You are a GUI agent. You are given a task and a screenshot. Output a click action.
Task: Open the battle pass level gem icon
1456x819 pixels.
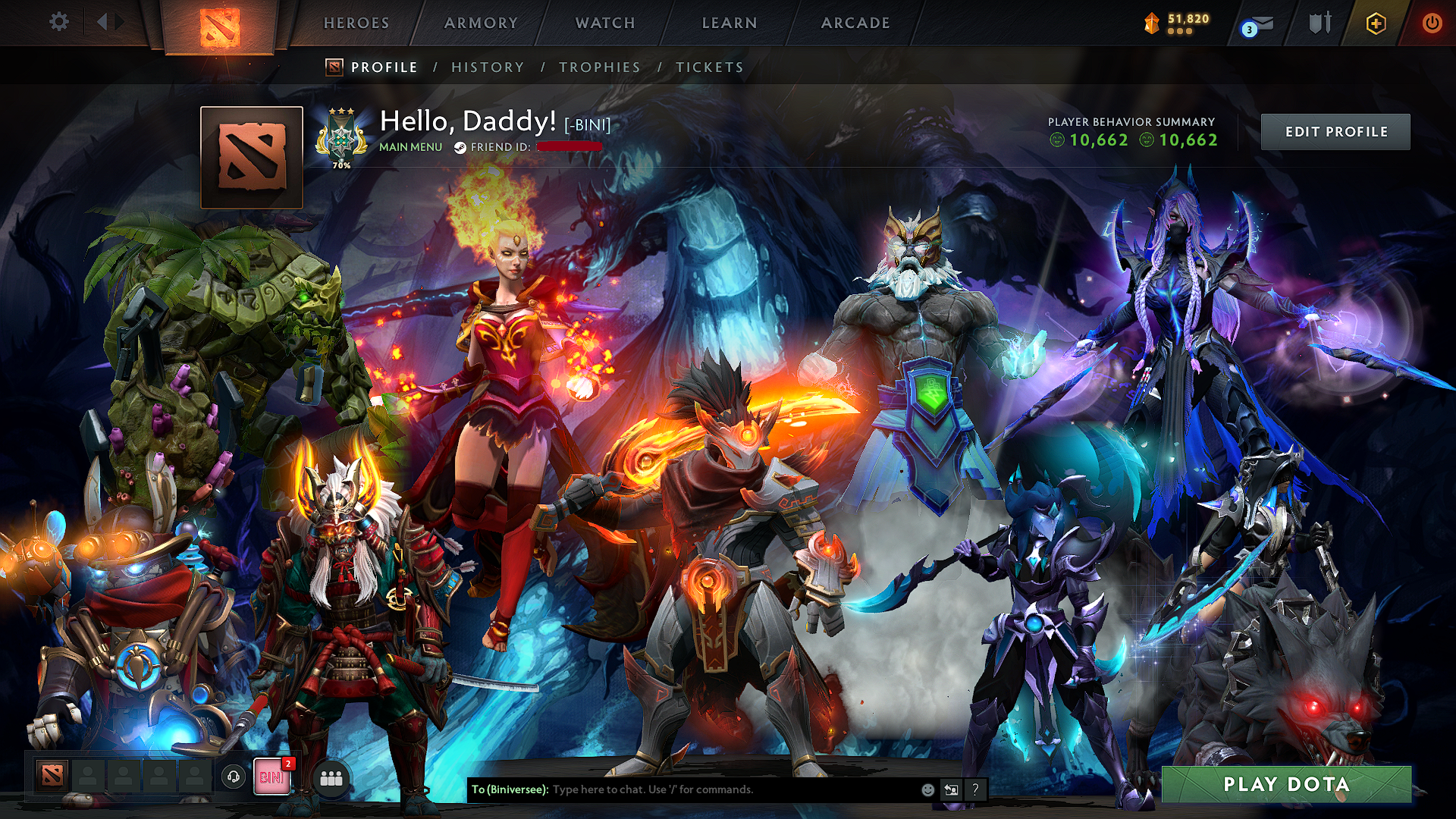[1150, 23]
